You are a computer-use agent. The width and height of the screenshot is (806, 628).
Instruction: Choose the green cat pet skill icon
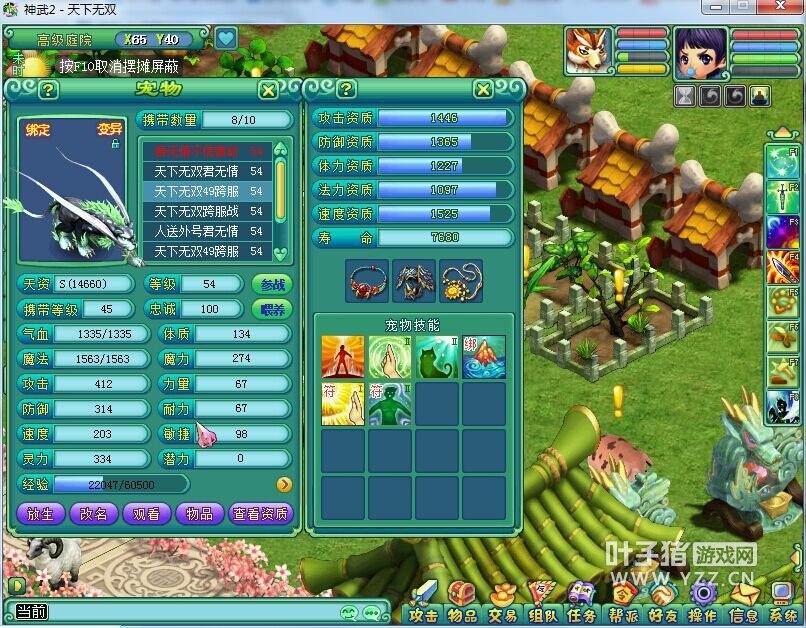(437, 357)
